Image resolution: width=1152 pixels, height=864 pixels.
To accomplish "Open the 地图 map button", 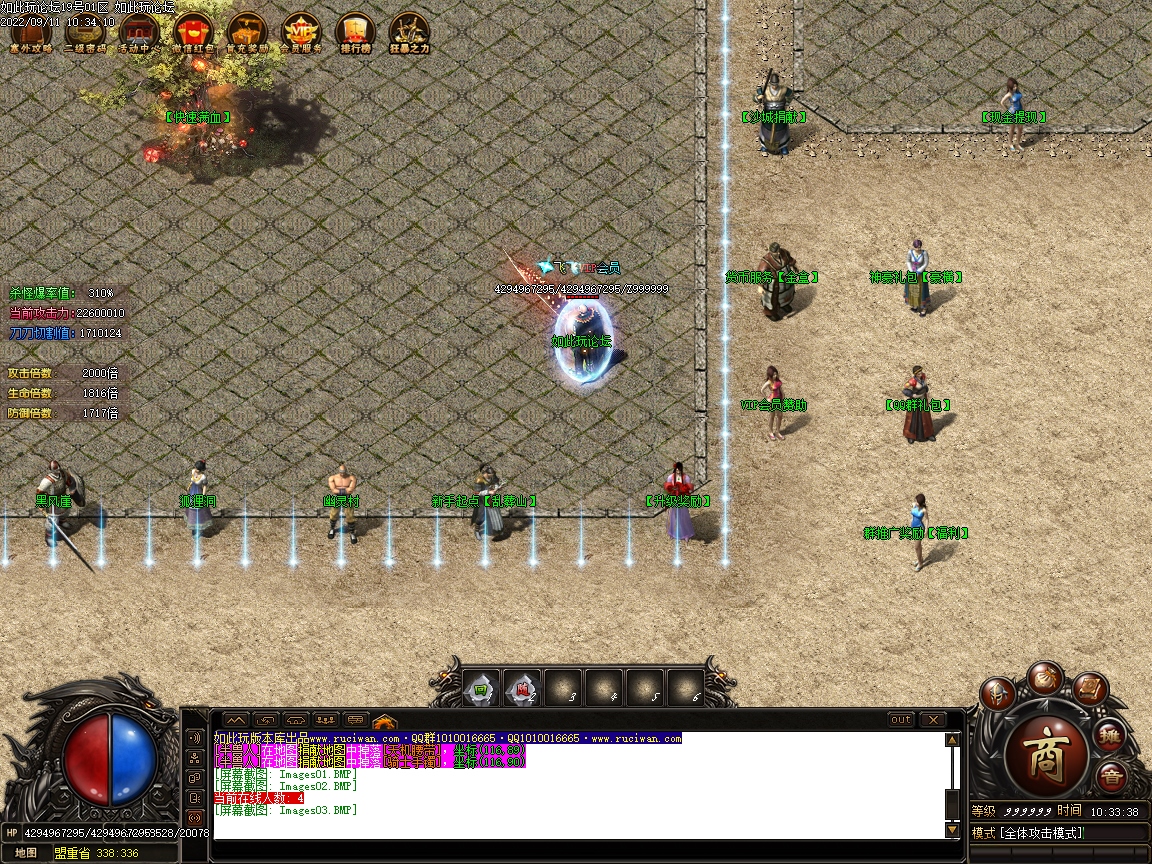I will (26, 853).
